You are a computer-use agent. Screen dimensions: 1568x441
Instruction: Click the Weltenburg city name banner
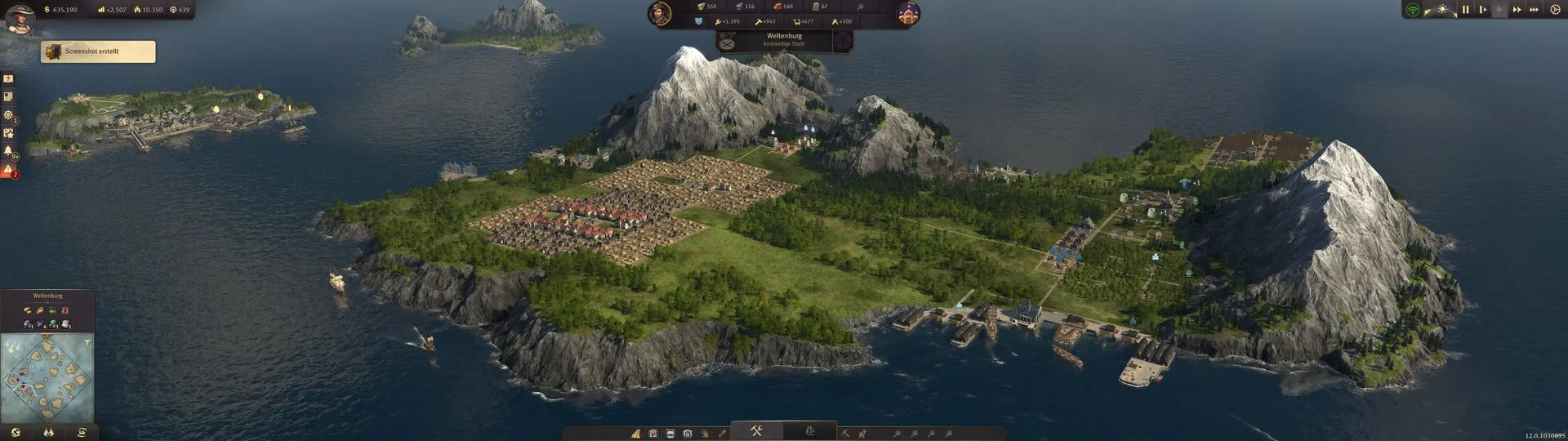click(784, 39)
